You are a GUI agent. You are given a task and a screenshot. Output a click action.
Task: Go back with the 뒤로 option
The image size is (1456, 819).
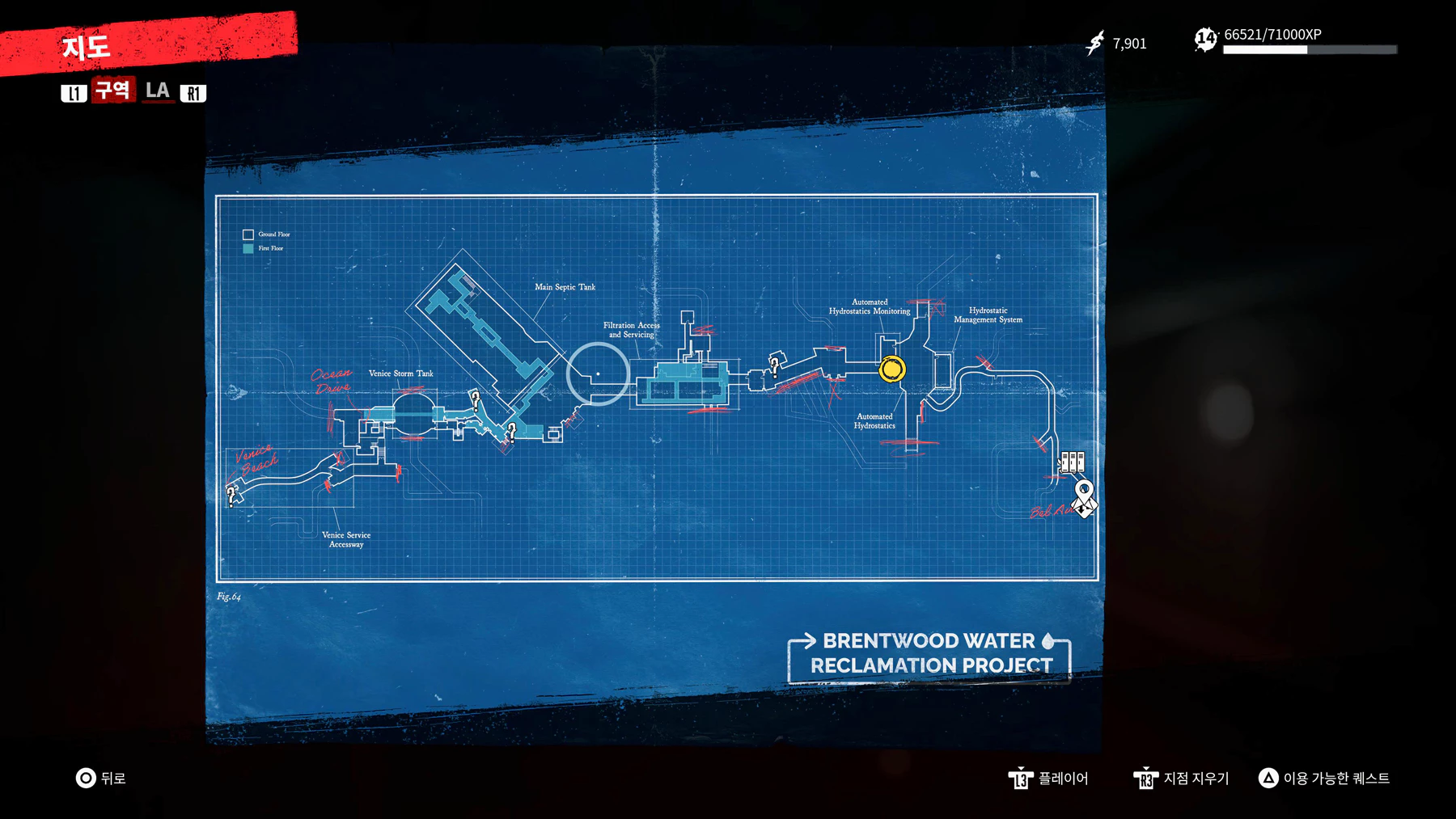click(100, 778)
